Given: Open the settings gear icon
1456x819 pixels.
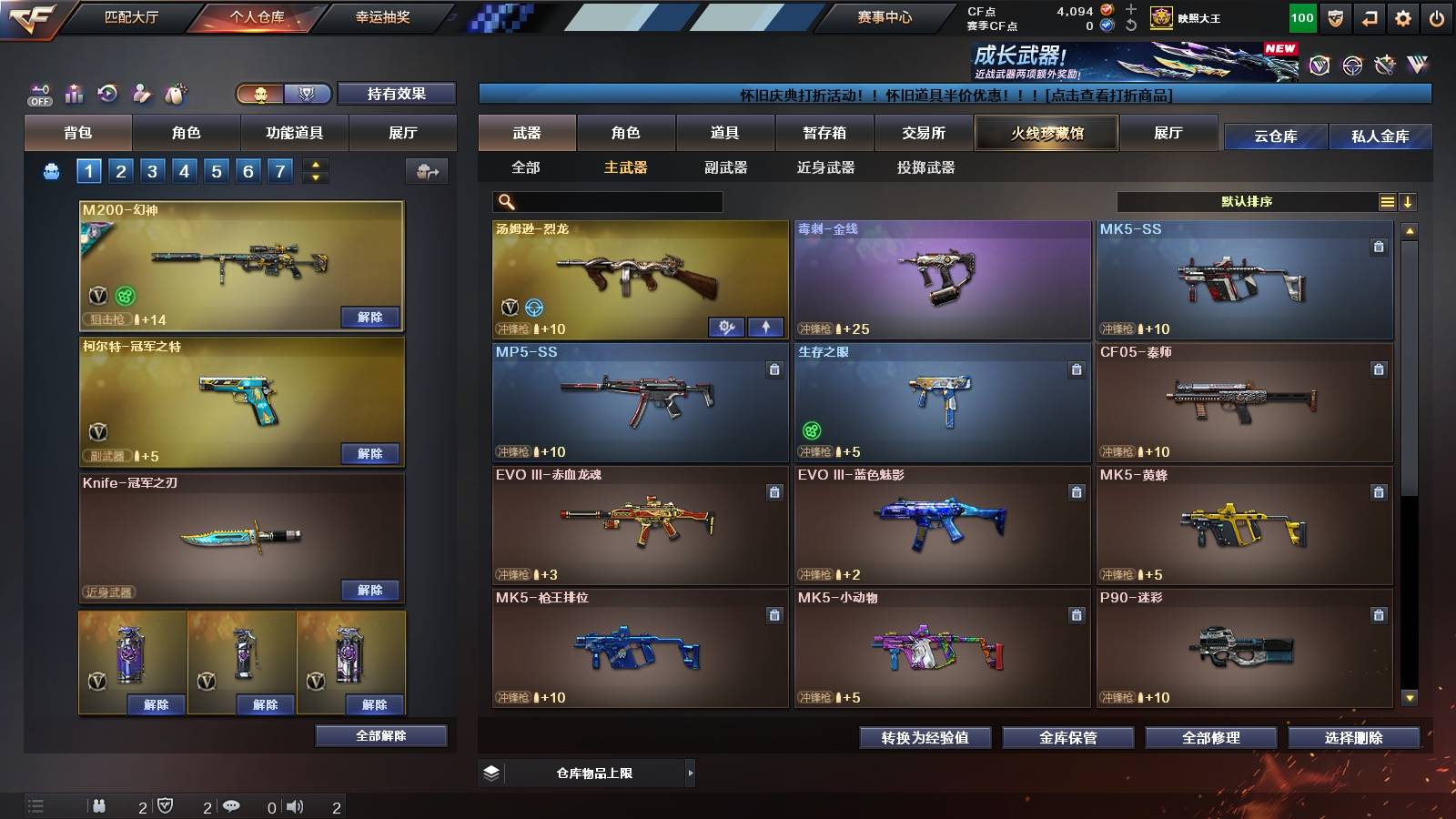Looking at the screenshot, I should coord(1404,16).
